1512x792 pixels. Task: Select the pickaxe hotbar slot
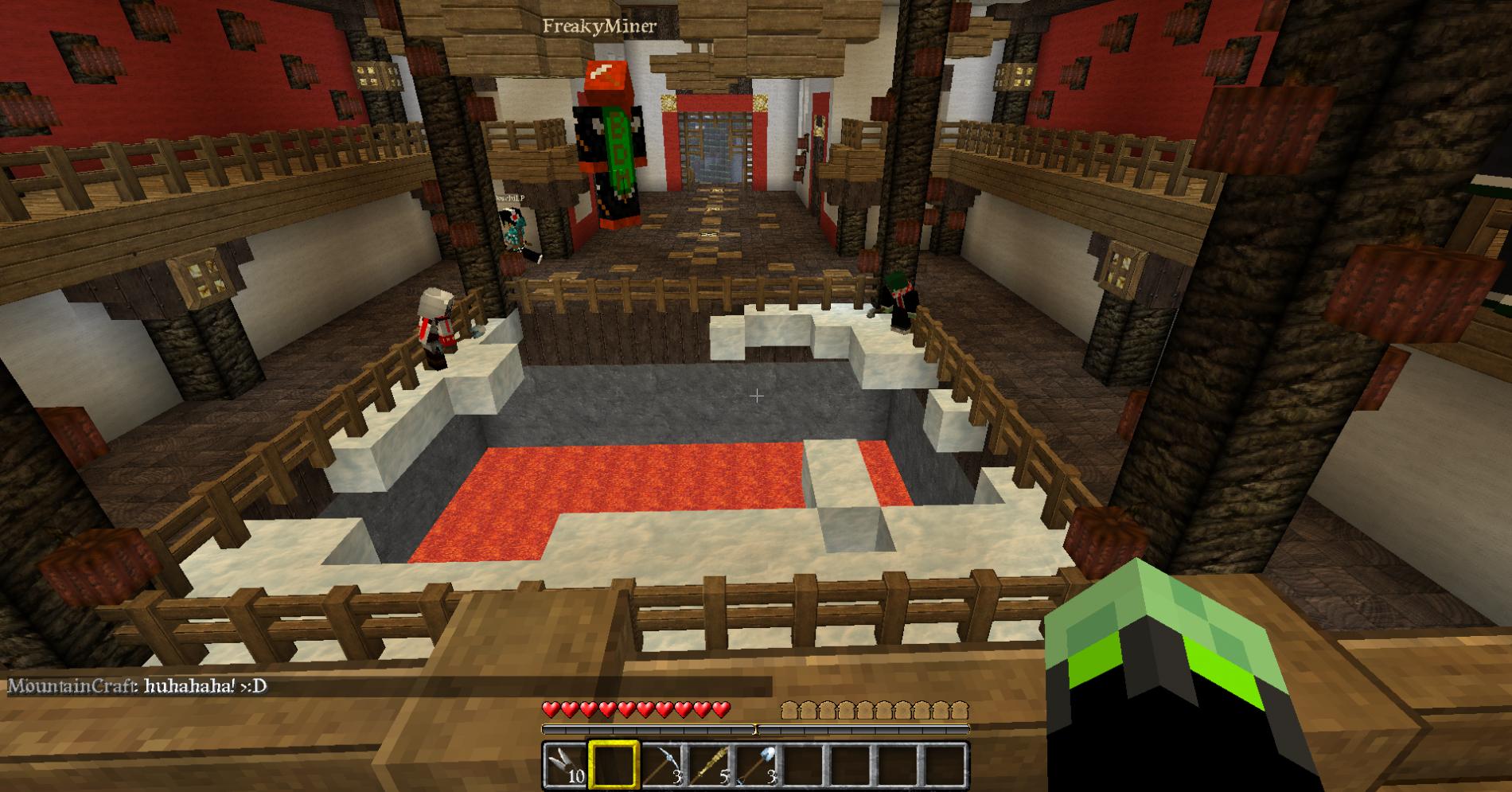click(661, 766)
